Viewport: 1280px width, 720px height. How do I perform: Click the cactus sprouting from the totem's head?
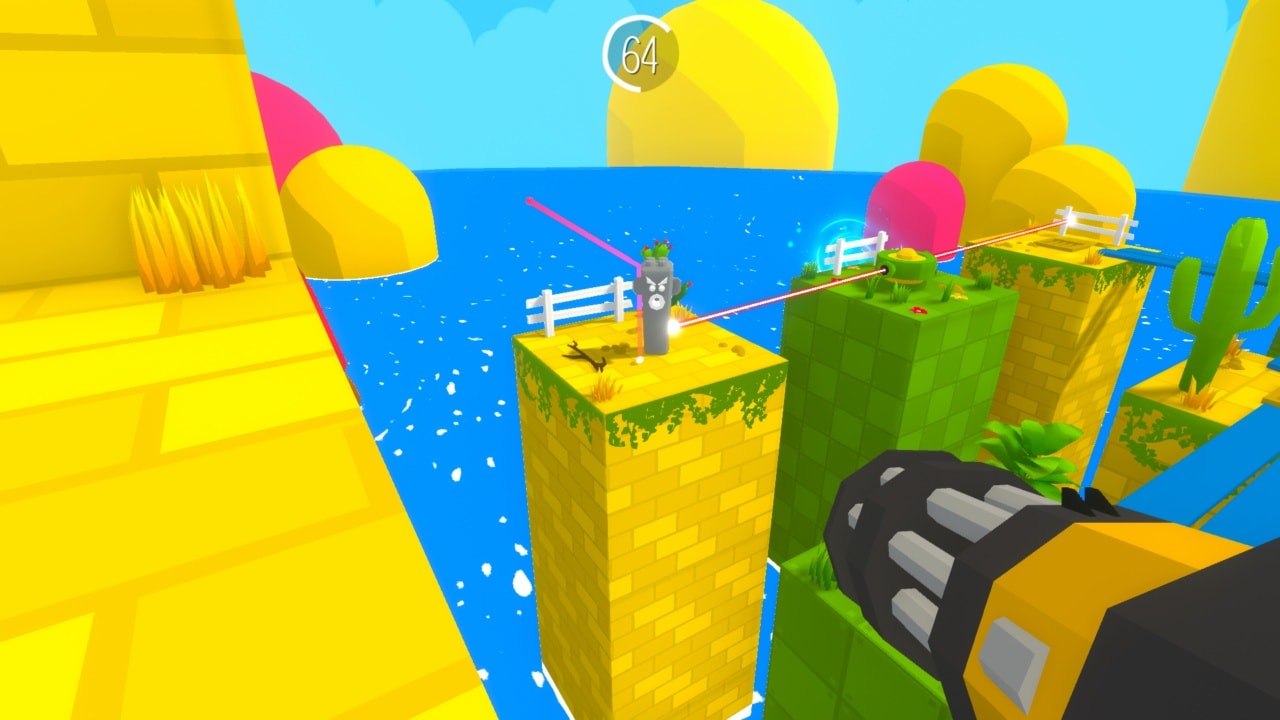(x=660, y=248)
